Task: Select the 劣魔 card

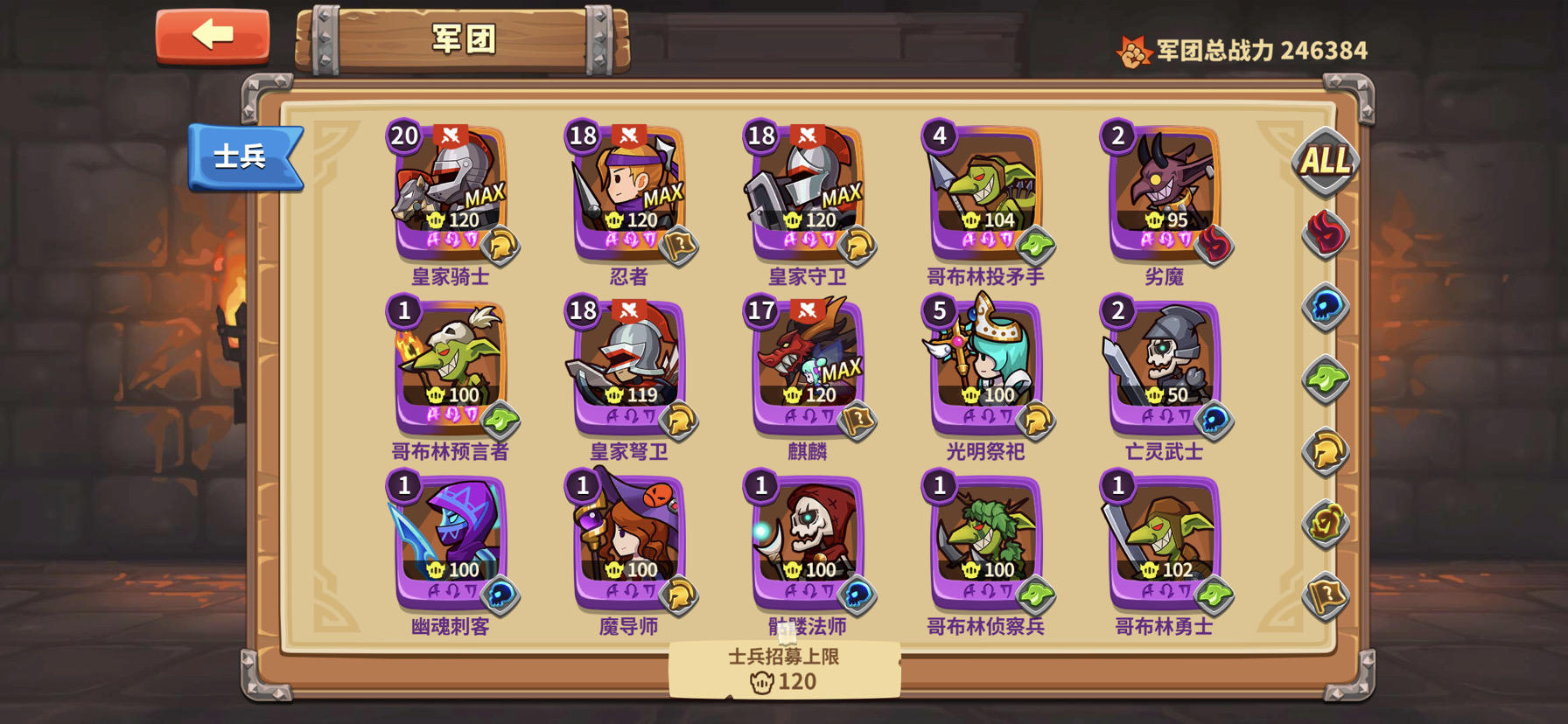Action: click(1162, 188)
